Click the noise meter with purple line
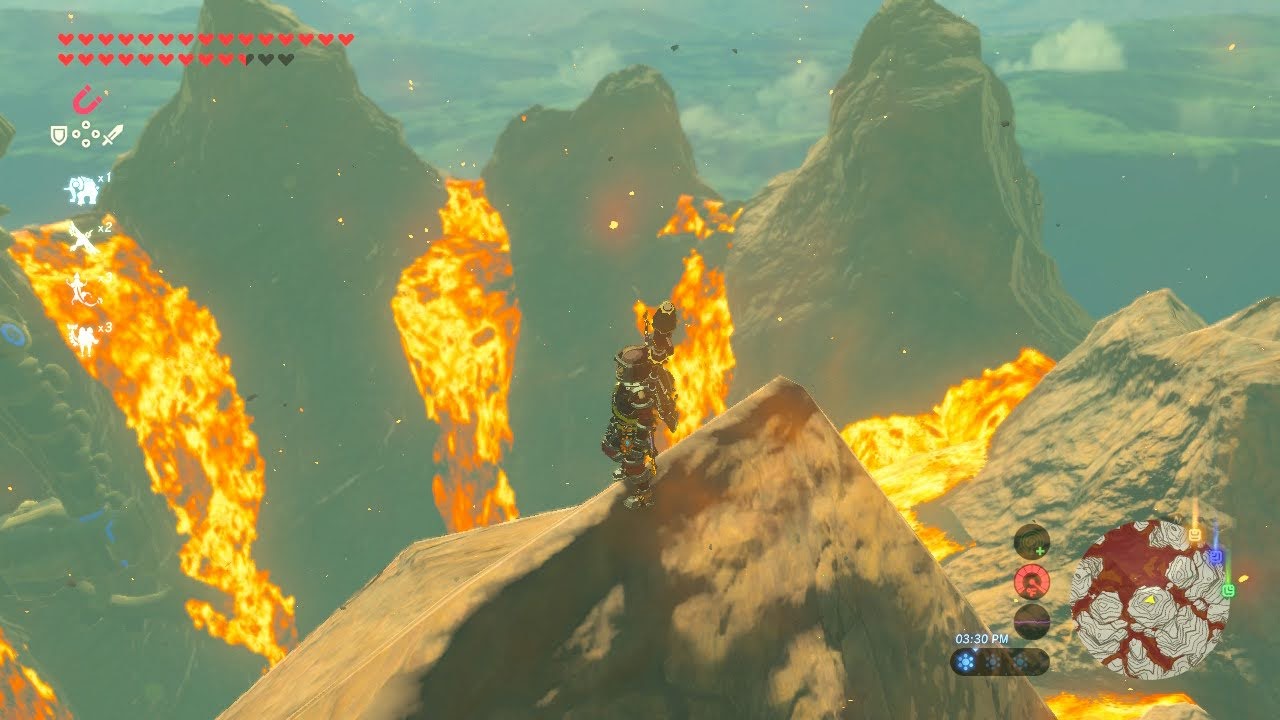The width and height of the screenshot is (1280, 720). point(1031,621)
